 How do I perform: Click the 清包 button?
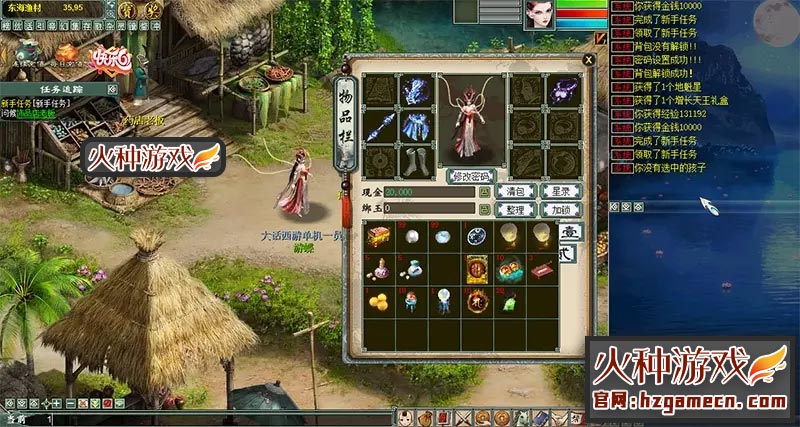516,191
